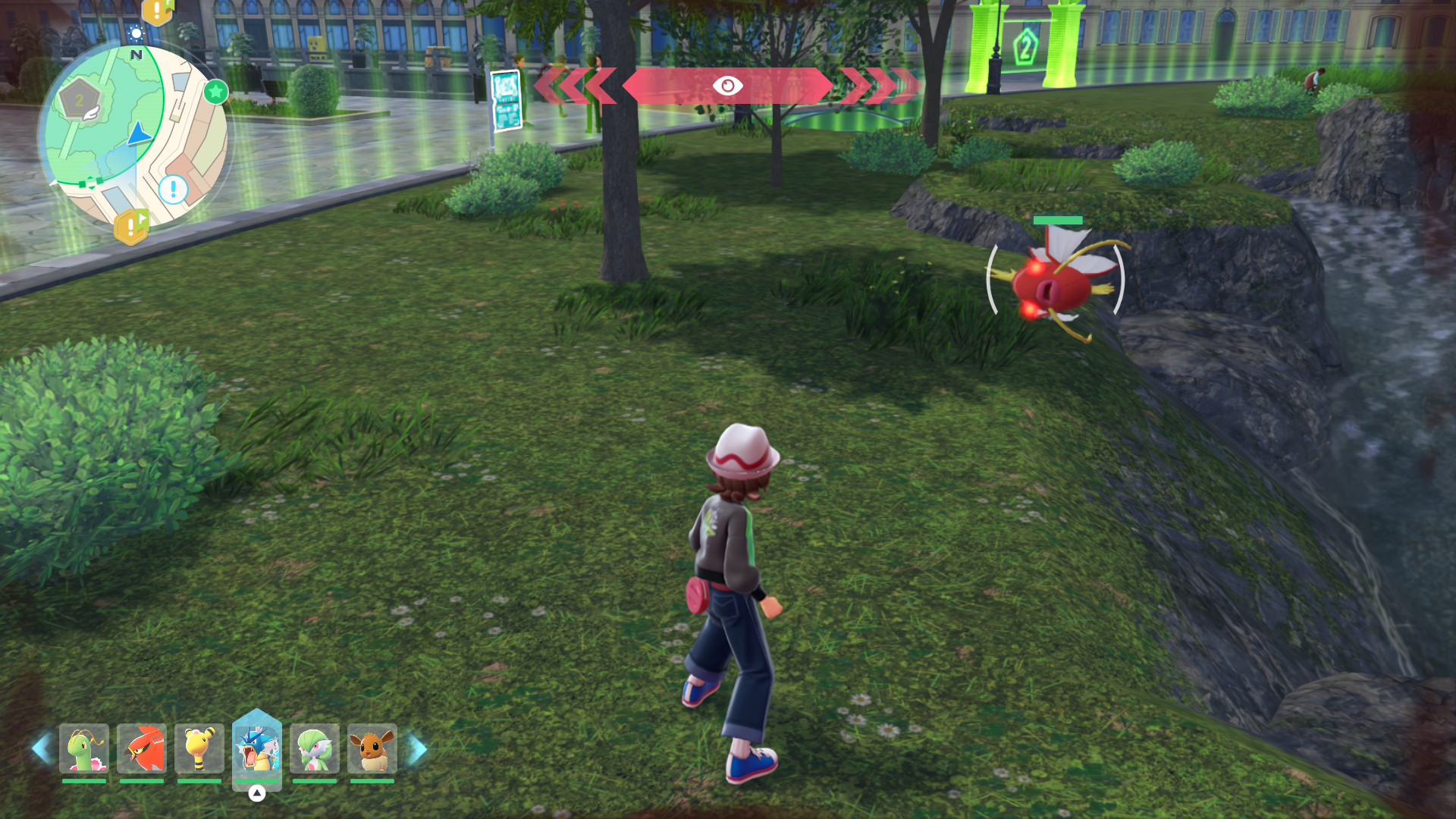Click the sun daytime icon above minimap

(136, 33)
